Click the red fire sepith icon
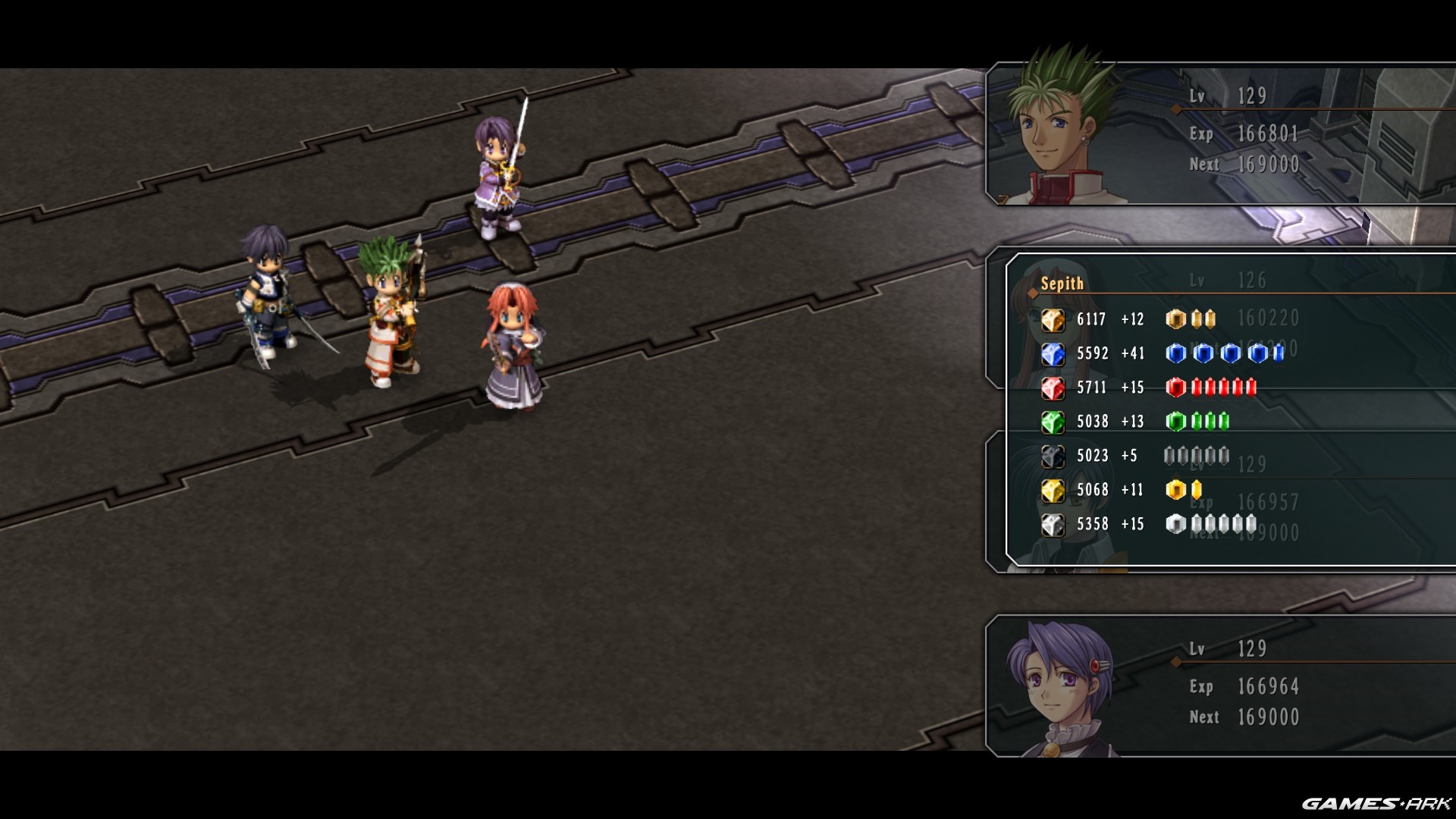 [1053, 388]
